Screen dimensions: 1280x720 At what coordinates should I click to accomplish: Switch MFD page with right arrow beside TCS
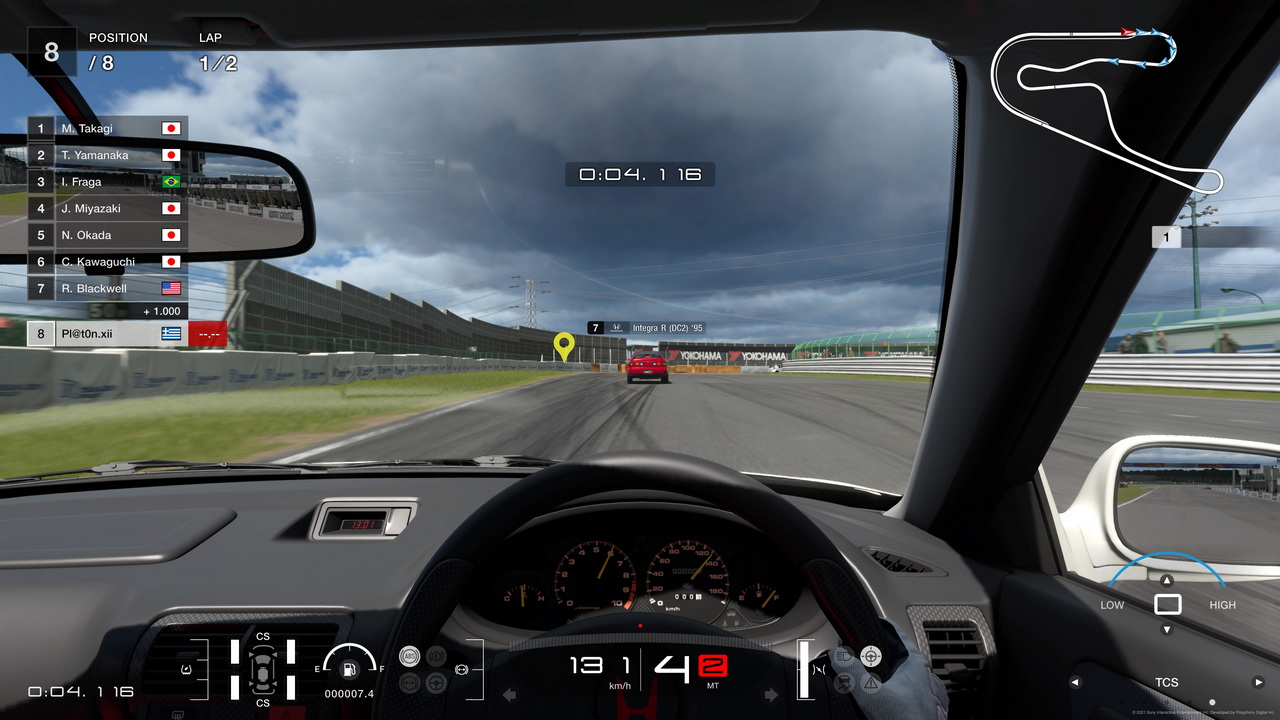click(x=1258, y=683)
